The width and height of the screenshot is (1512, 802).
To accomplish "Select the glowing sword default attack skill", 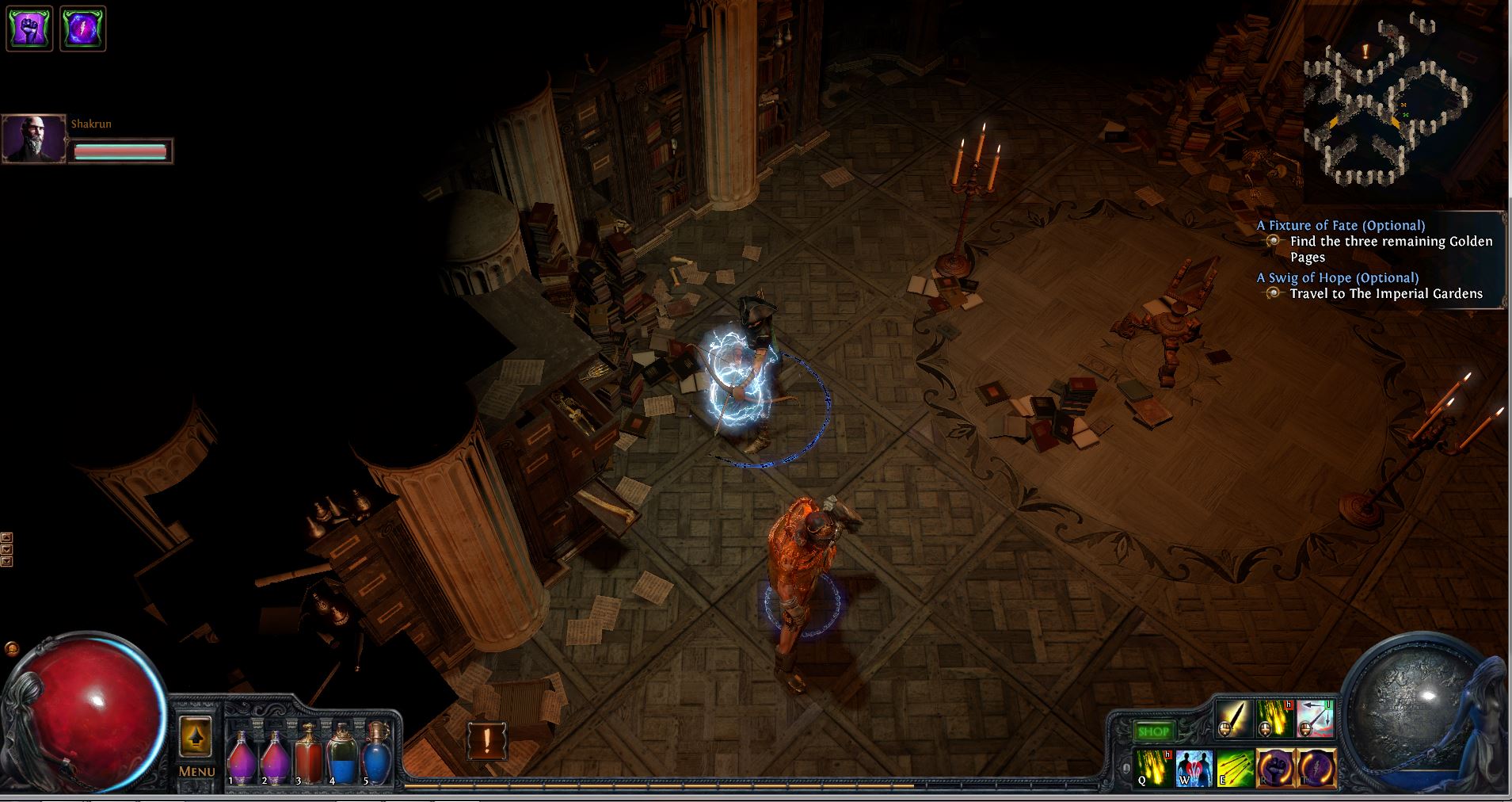I will pyautogui.click(x=1233, y=719).
